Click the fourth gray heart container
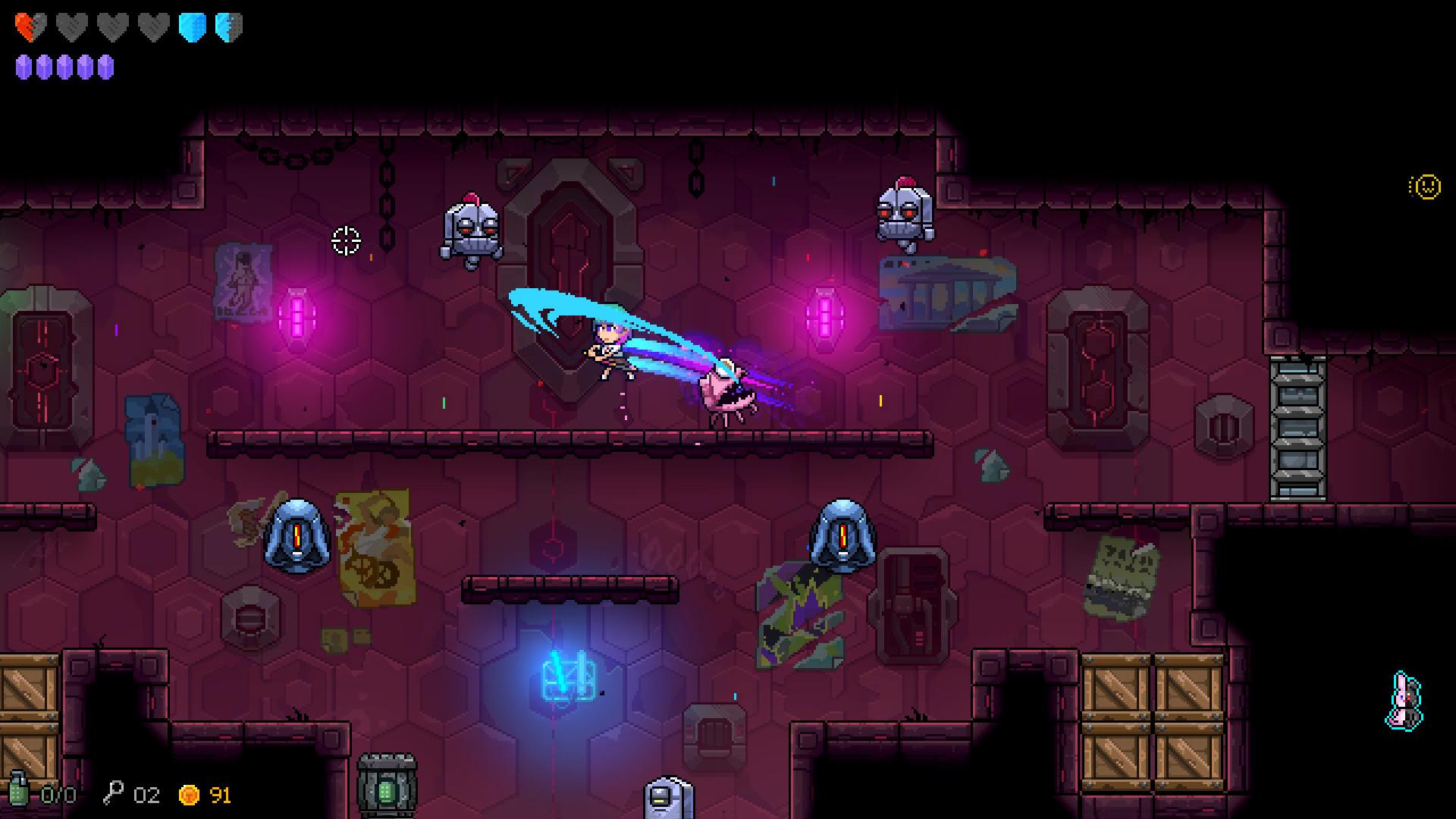This screenshot has width=1456, height=819. pos(153,27)
